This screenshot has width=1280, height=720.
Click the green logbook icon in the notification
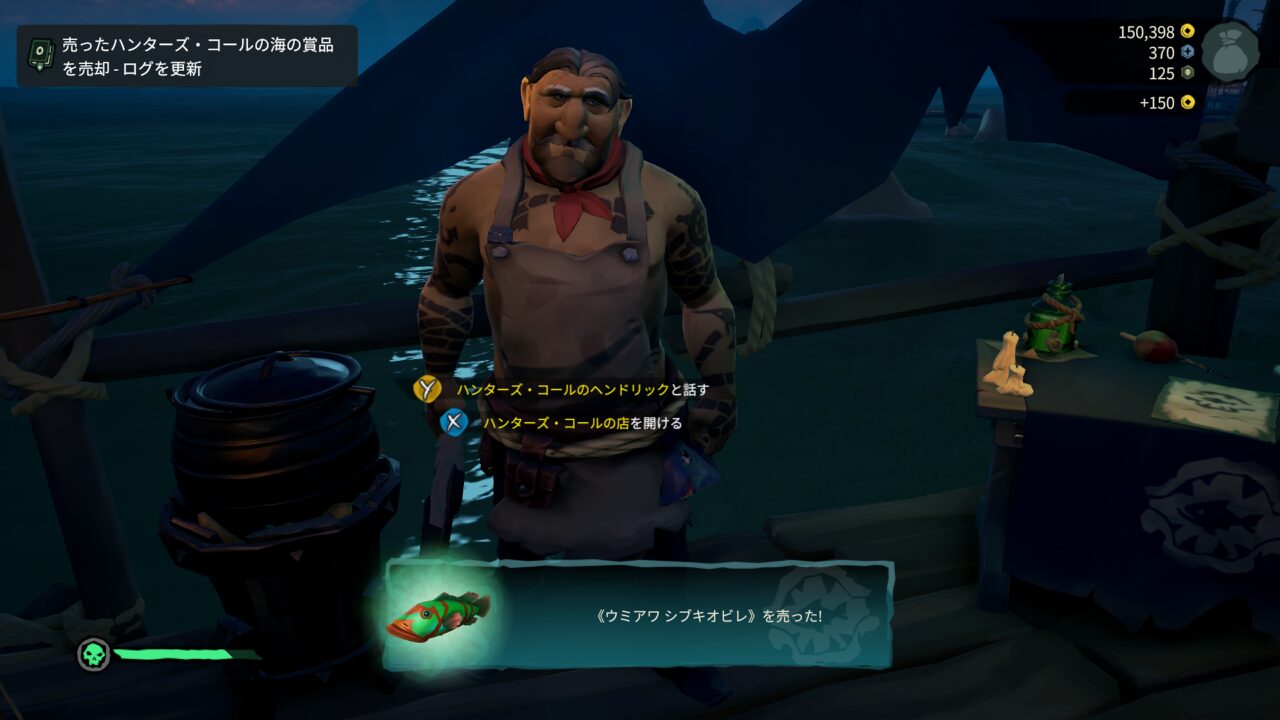coord(40,54)
